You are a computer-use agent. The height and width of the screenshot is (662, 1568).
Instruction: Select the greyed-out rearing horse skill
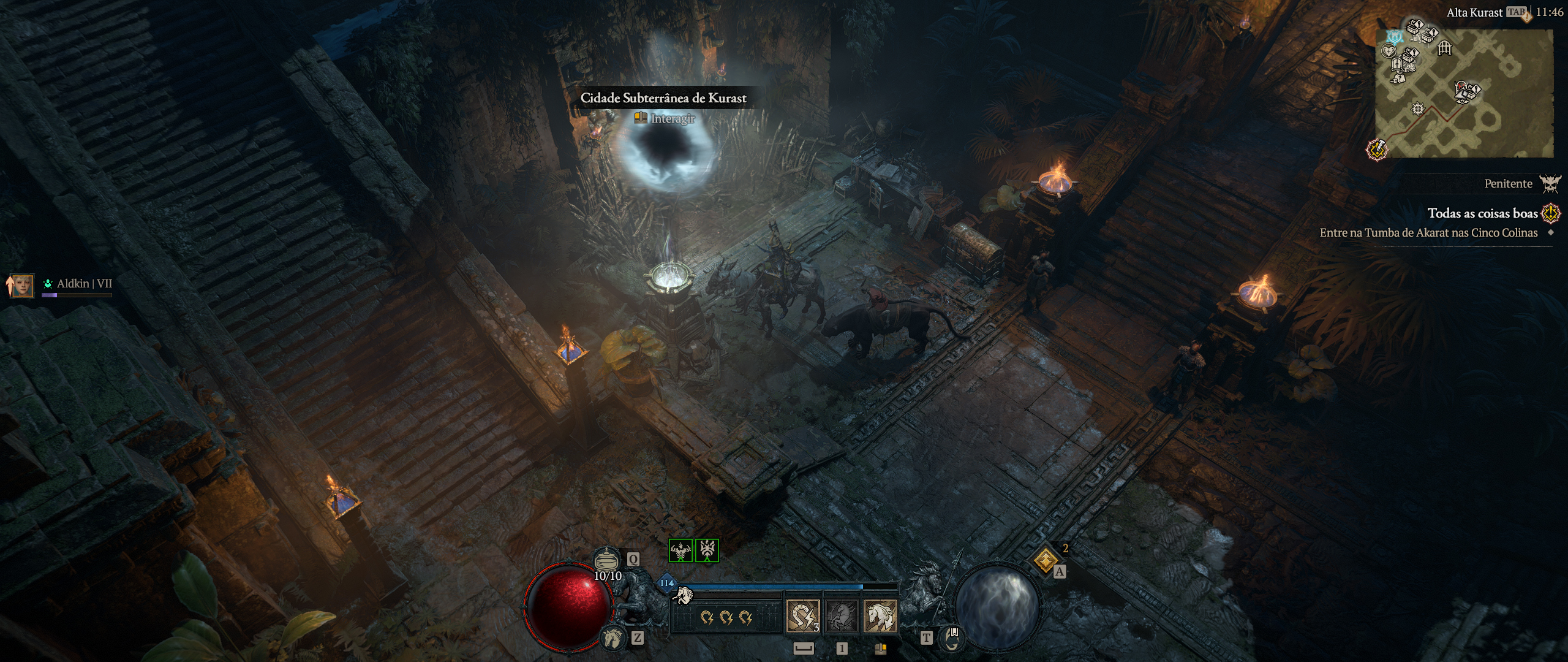(842, 616)
